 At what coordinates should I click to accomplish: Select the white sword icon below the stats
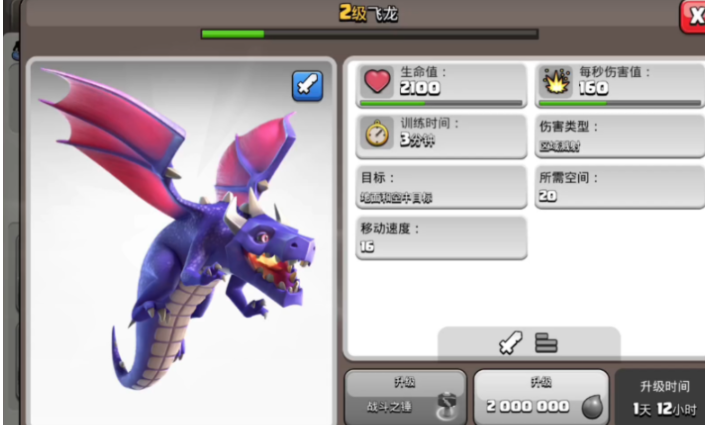(x=510, y=343)
